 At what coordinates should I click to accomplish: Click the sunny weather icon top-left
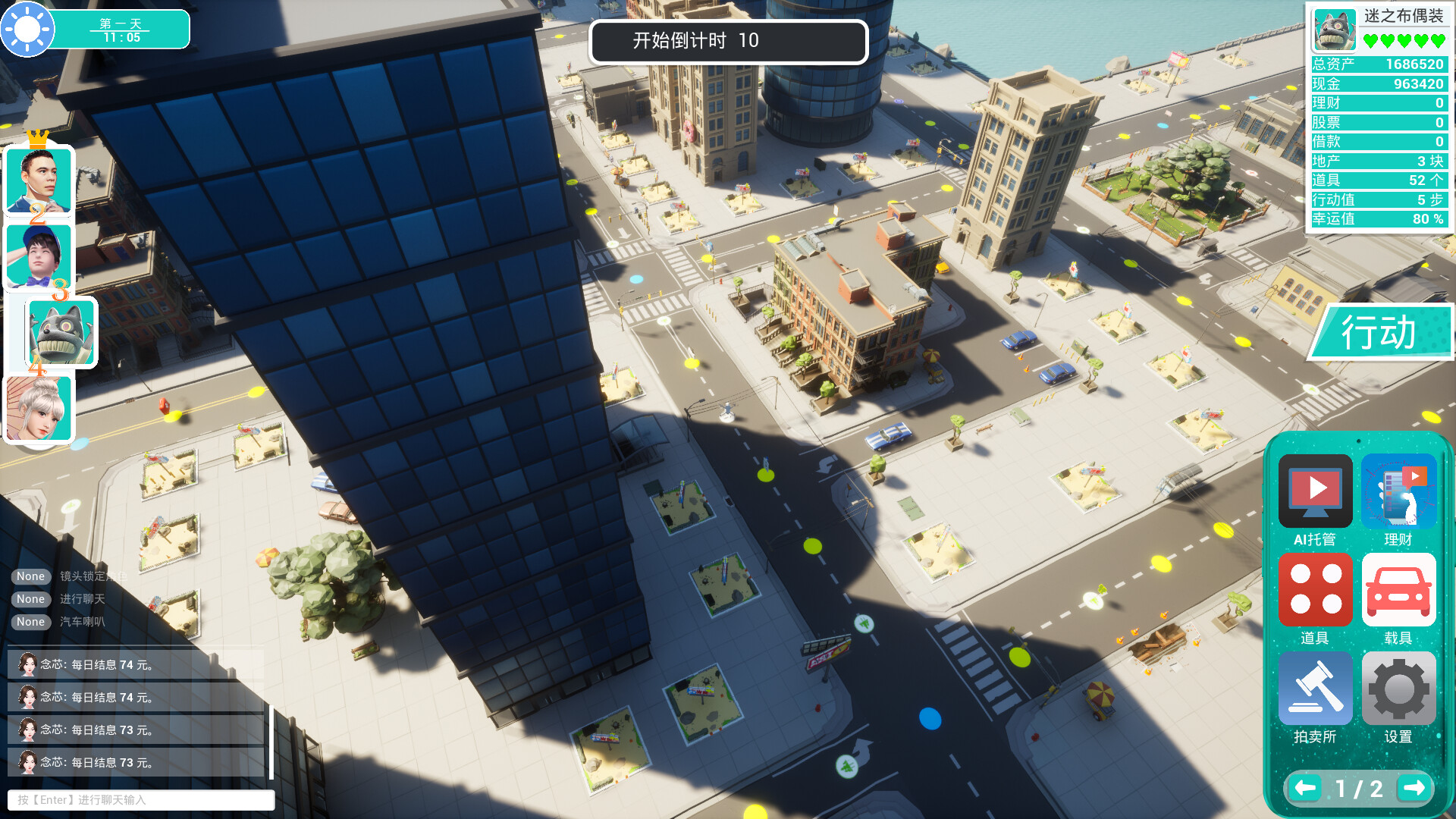29,29
